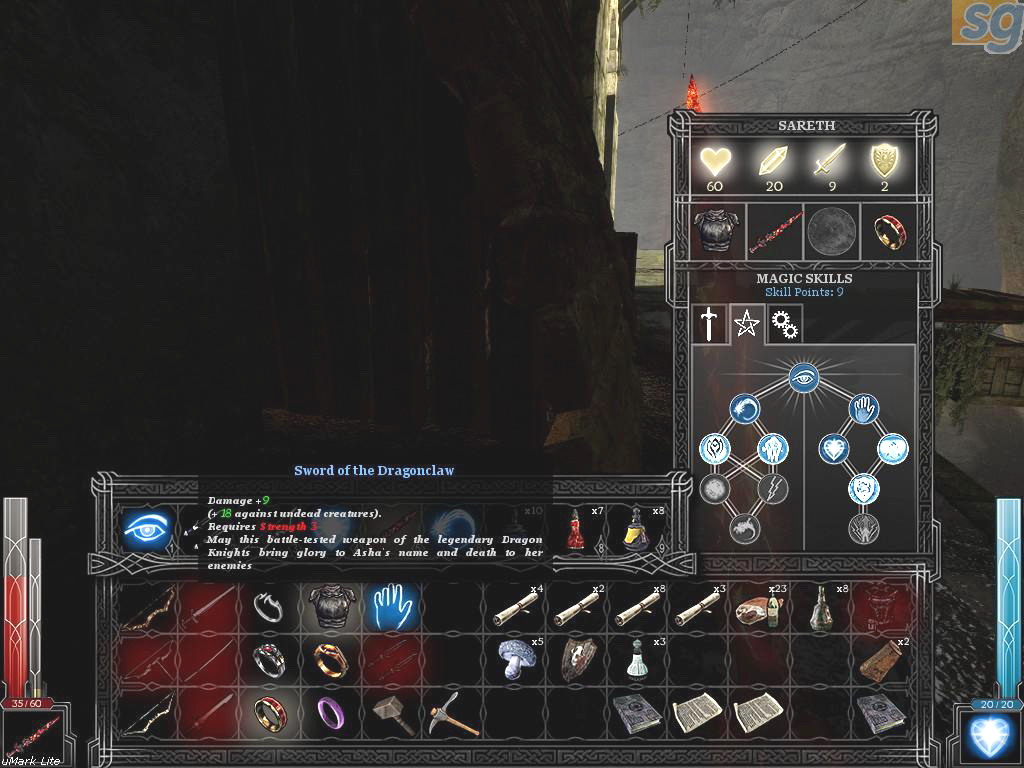
Task: Select the gears miscellaneous skills tab
Action: (783, 323)
